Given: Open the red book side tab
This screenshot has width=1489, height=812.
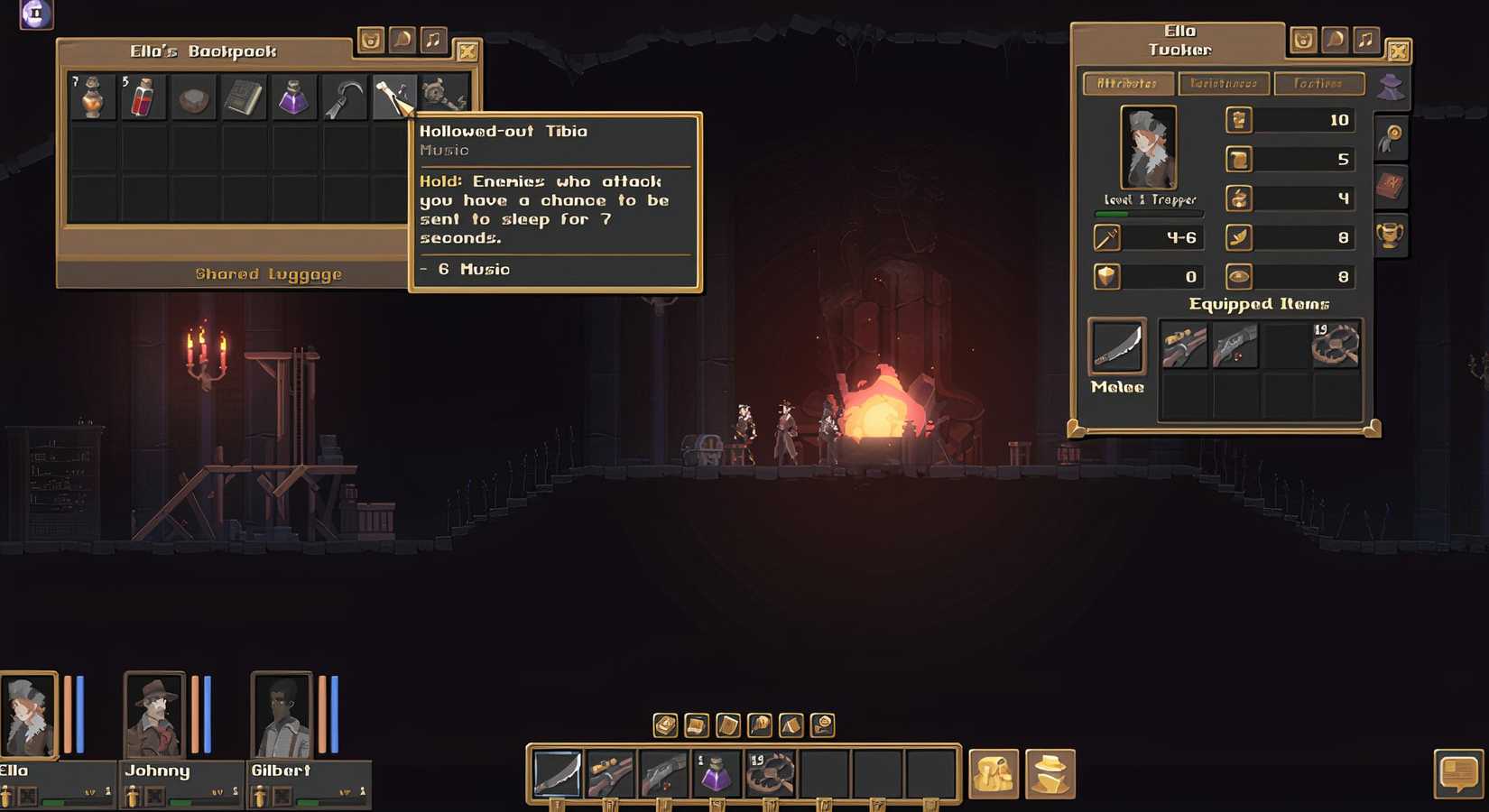Looking at the screenshot, I should 1390,187.
